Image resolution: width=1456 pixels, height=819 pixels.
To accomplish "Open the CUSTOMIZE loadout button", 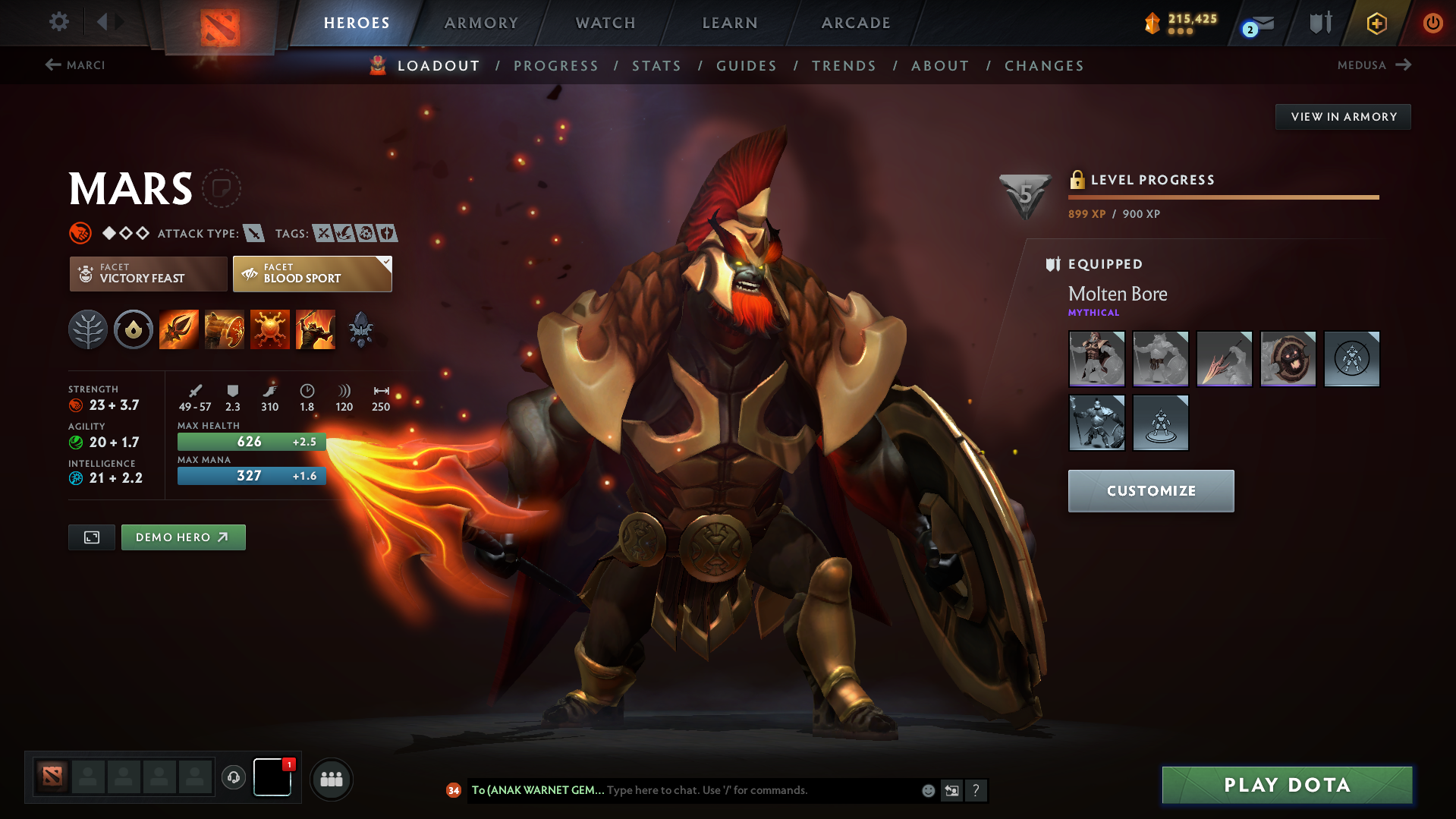I will 1150,490.
